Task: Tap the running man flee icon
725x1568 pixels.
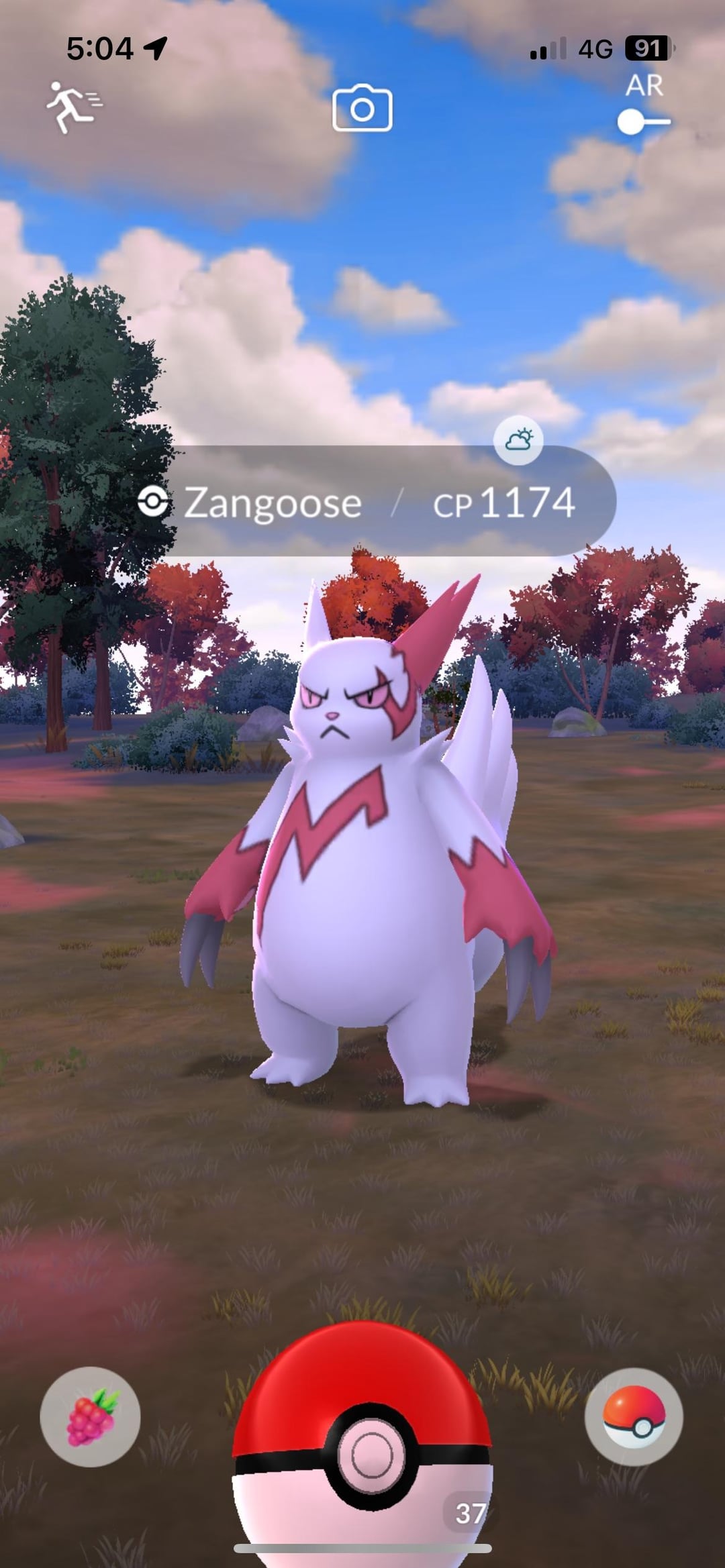Action: [x=72, y=107]
